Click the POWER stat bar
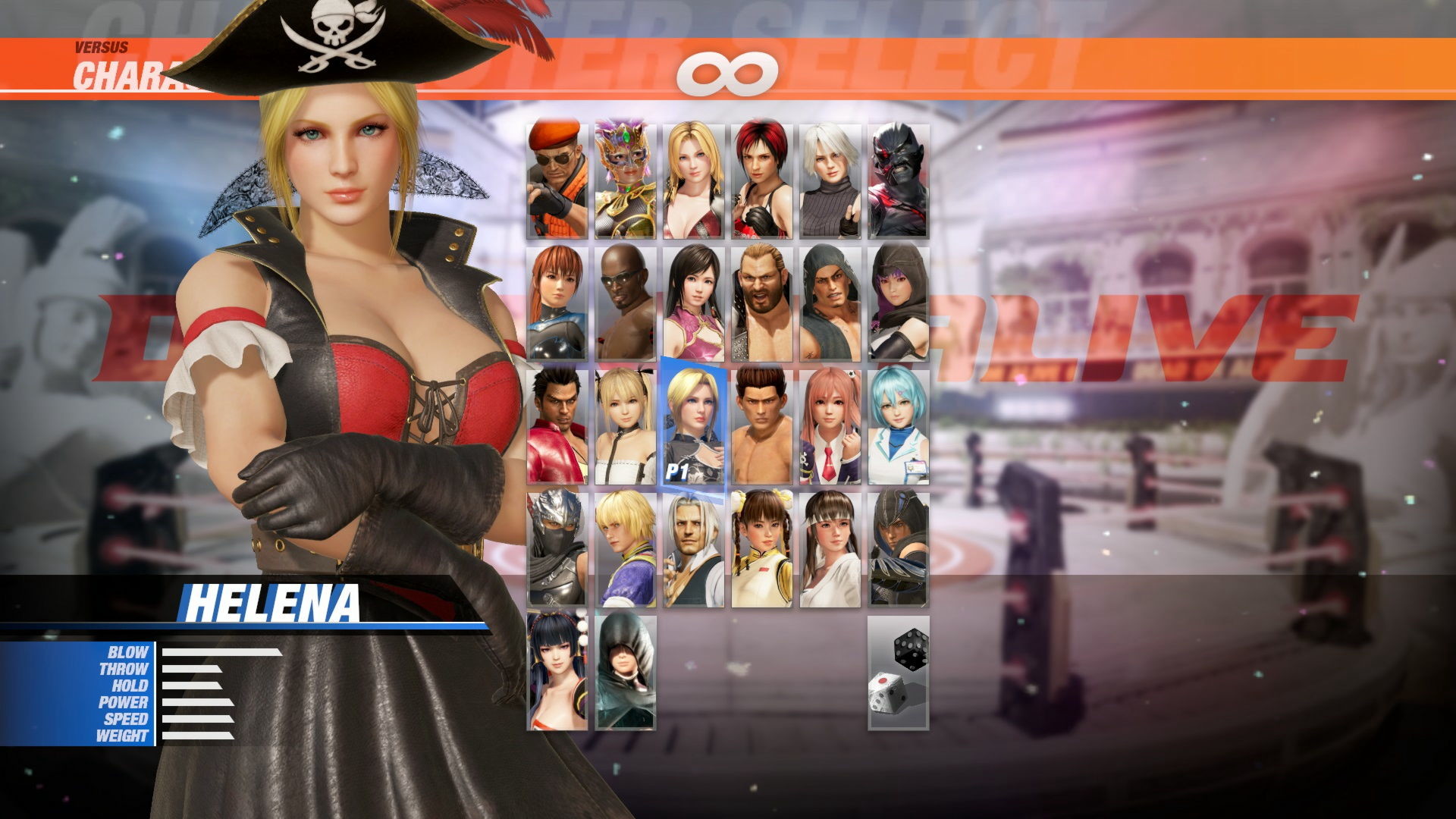Viewport: 1456px width, 819px height. tap(197, 703)
